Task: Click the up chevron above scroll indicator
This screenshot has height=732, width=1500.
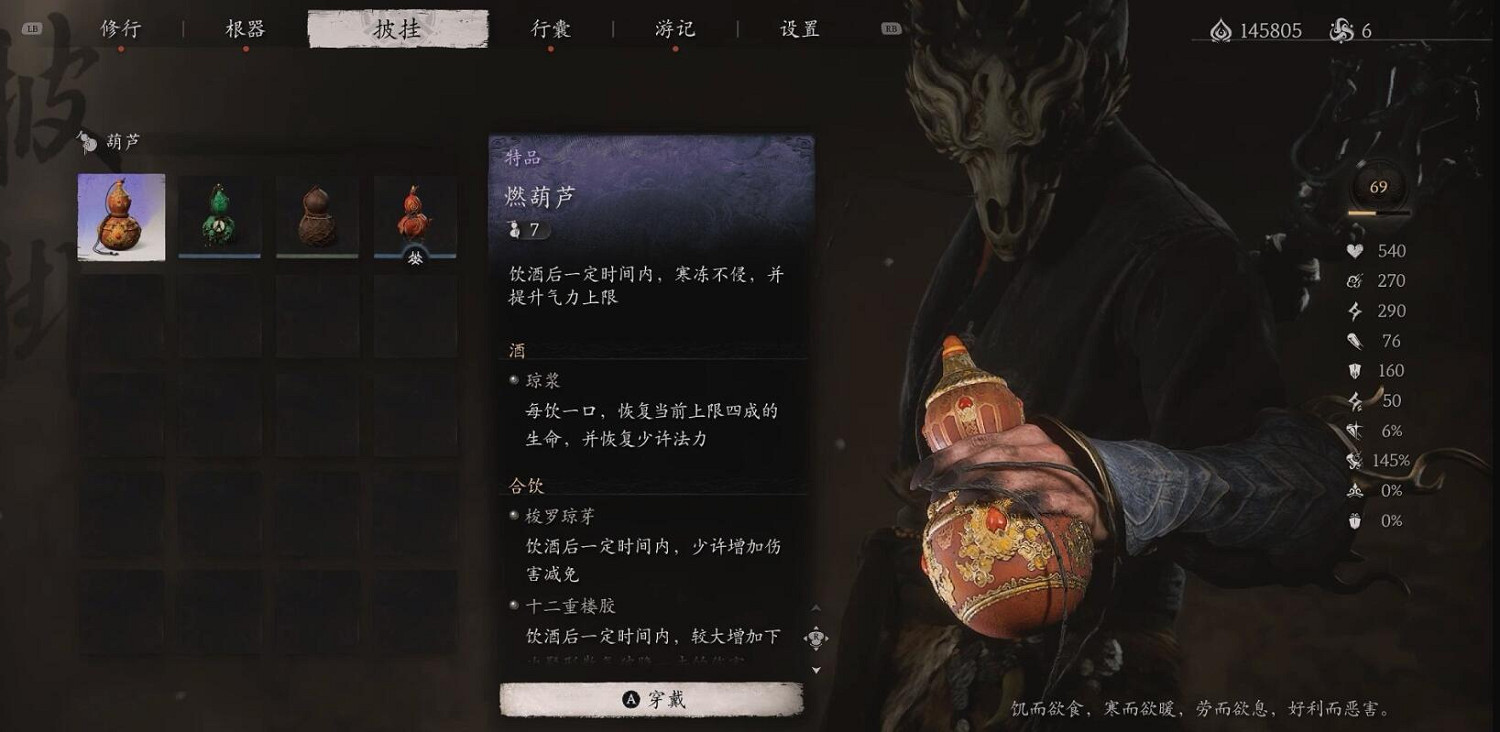Action: pyautogui.click(x=816, y=608)
